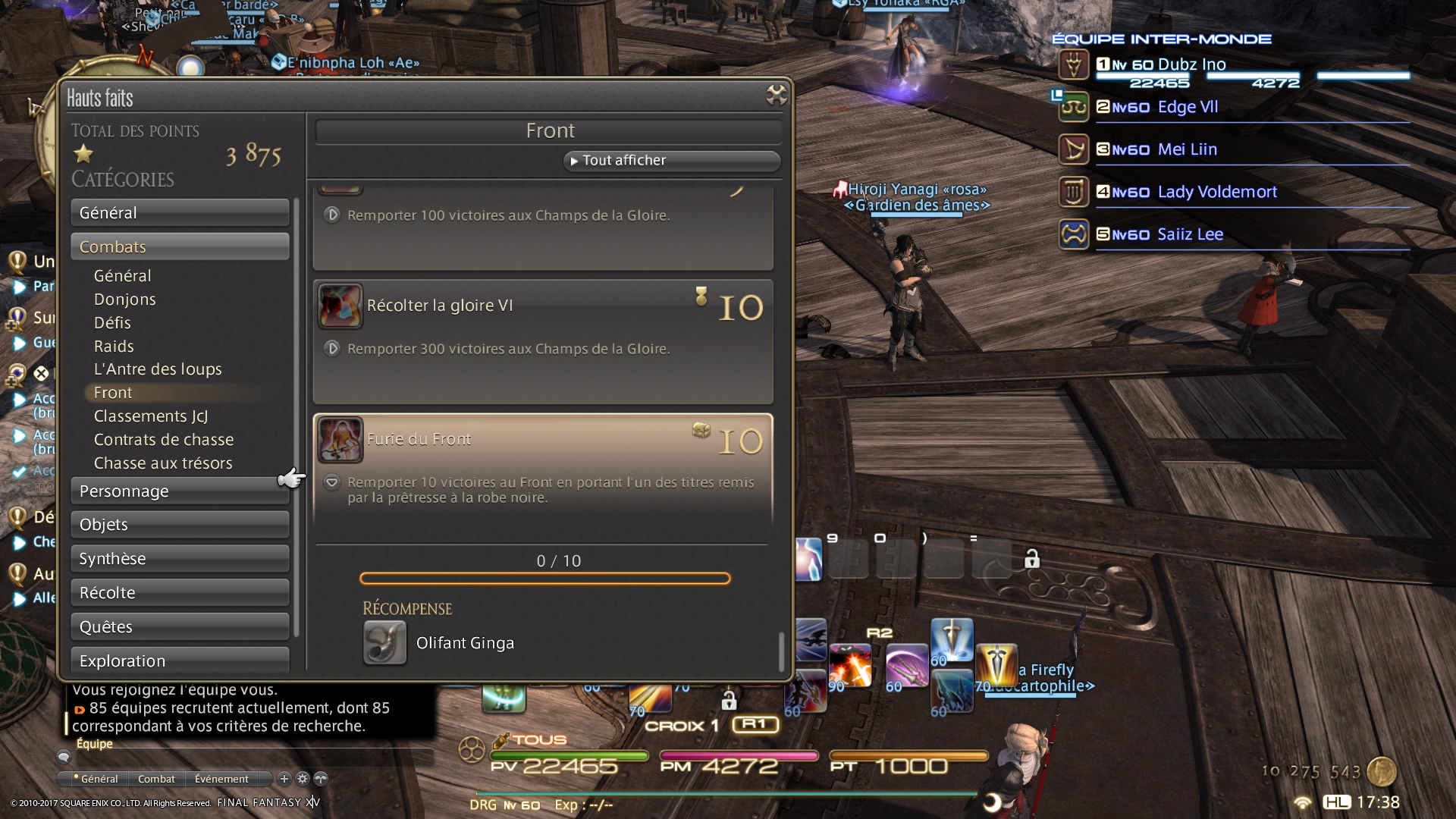View Contrats de chasse achievements

164,440
